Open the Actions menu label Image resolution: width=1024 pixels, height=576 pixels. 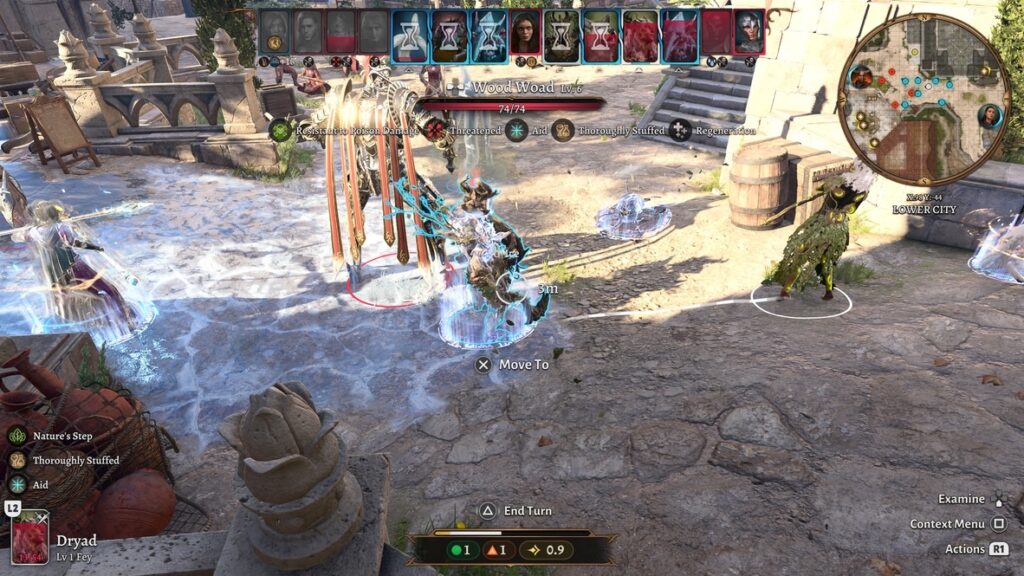(965, 549)
